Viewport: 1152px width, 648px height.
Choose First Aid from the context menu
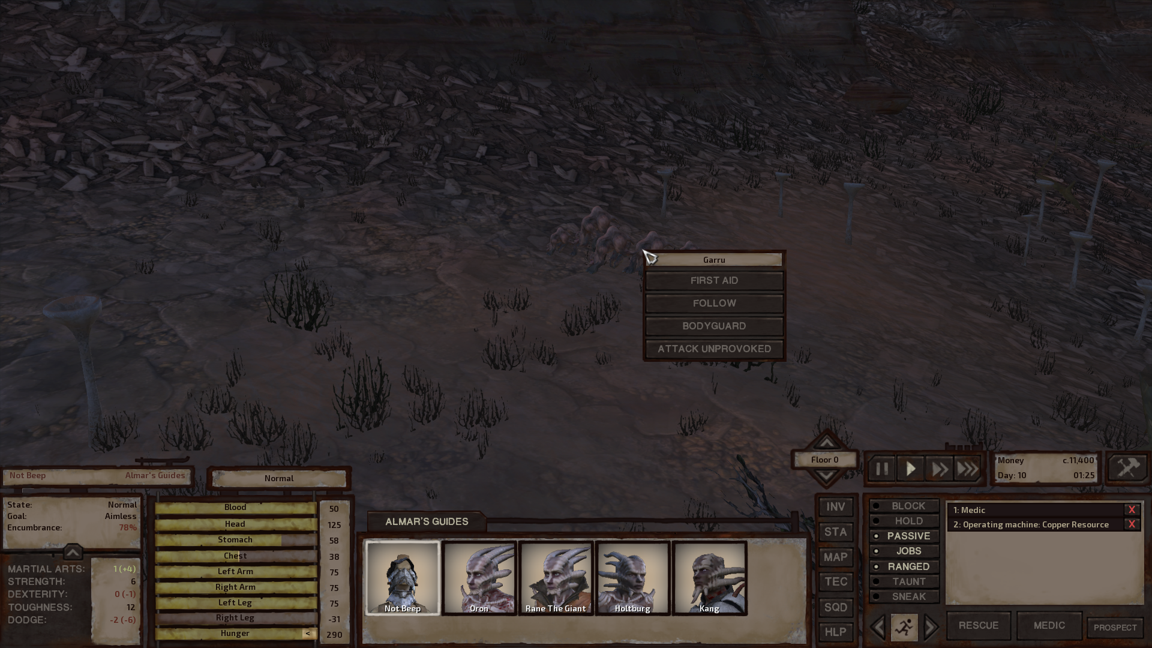click(714, 281)
